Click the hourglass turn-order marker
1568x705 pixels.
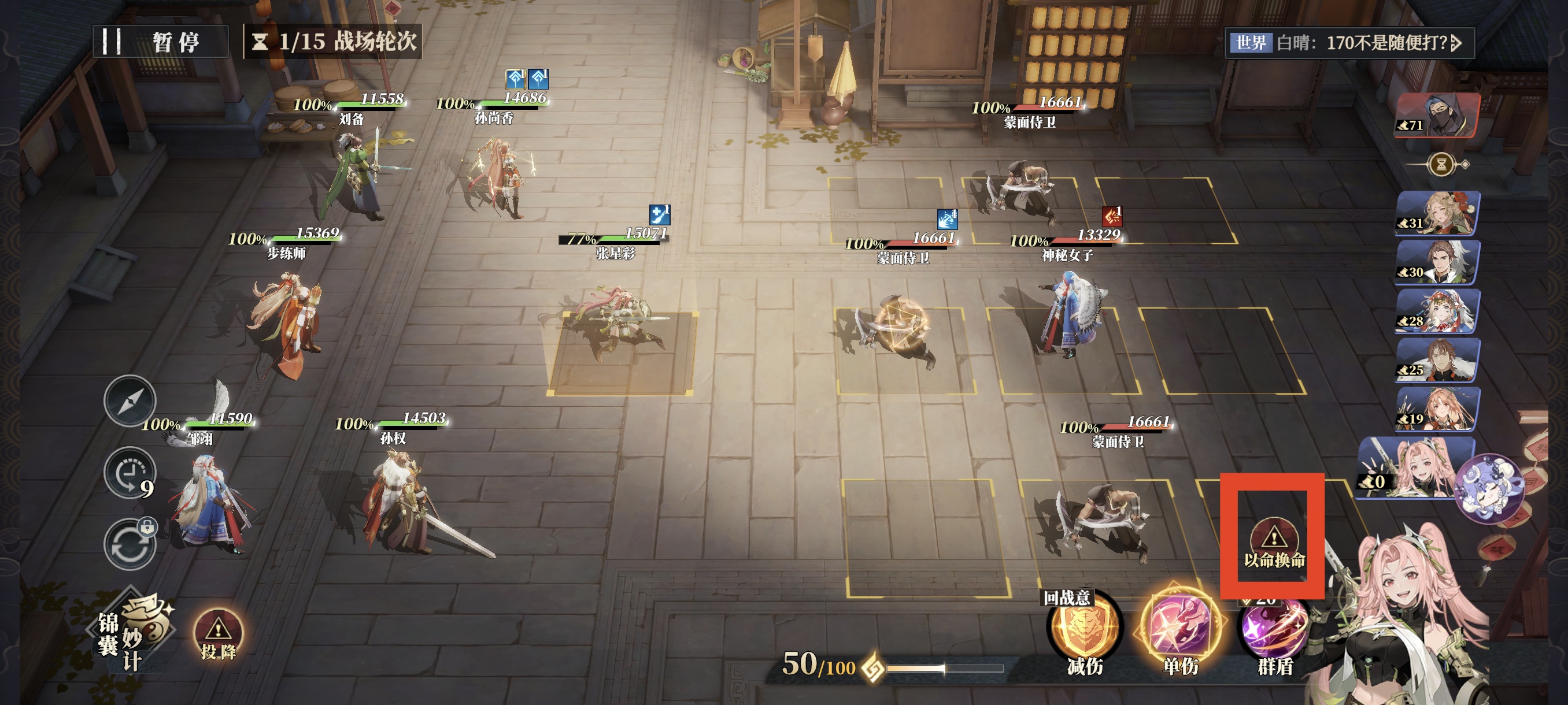[x=1441, y=164]
